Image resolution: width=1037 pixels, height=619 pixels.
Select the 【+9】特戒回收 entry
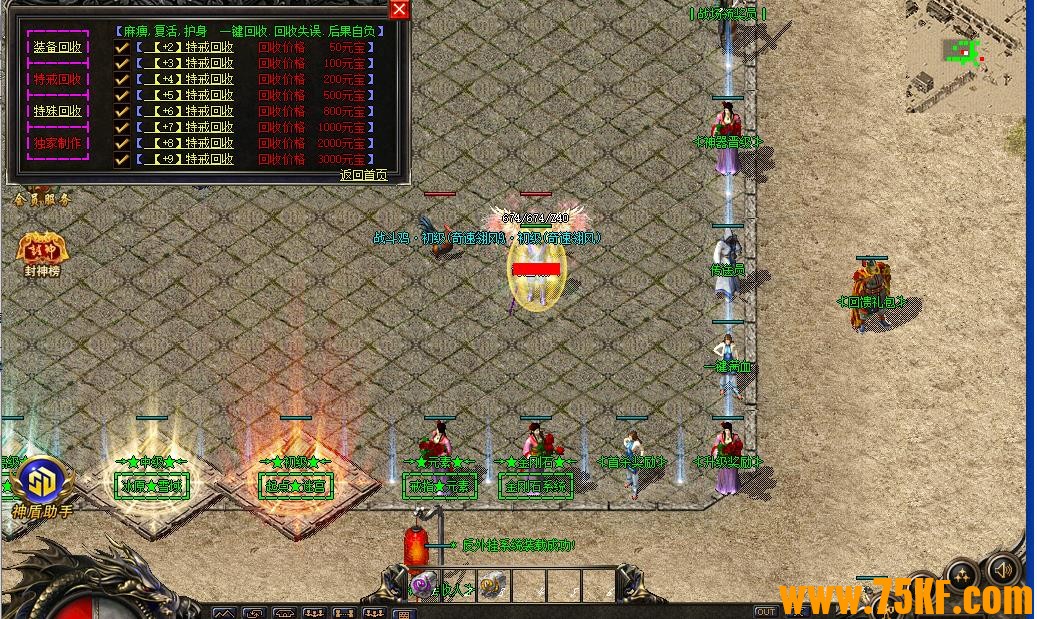pos(185,159)
